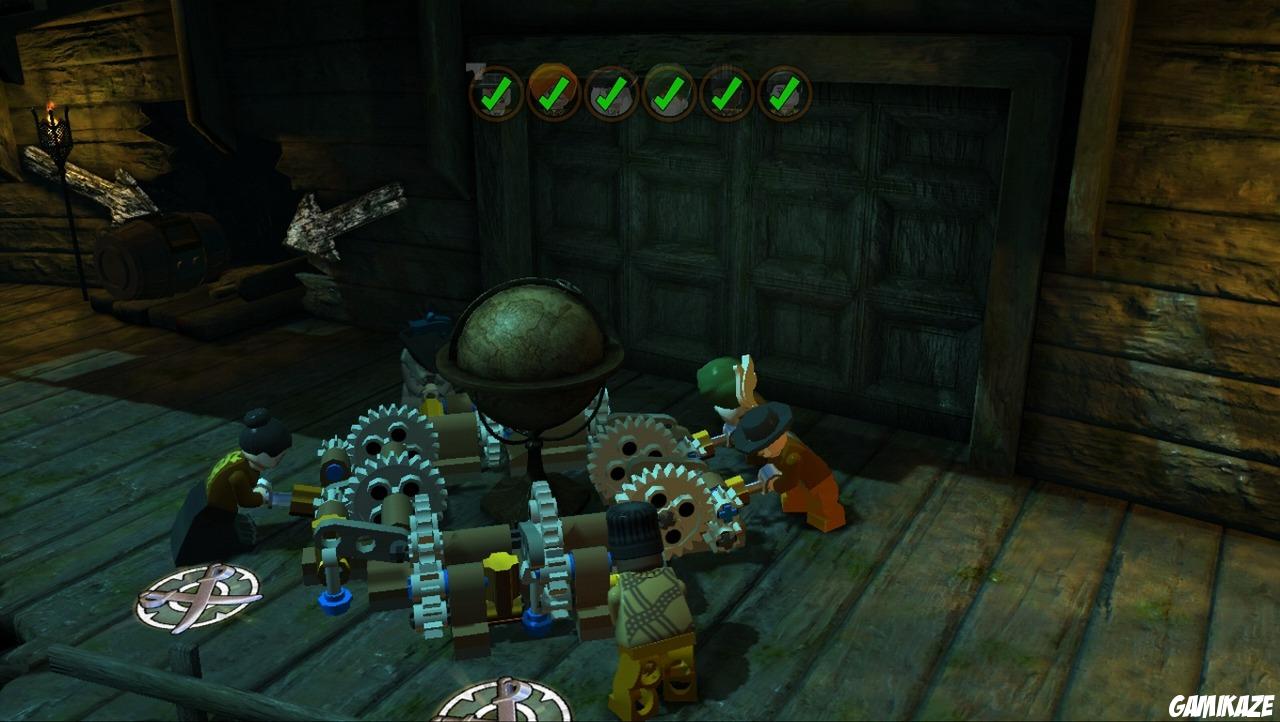
Task: Select the rightmost character portrait icon
Action: 784,95
